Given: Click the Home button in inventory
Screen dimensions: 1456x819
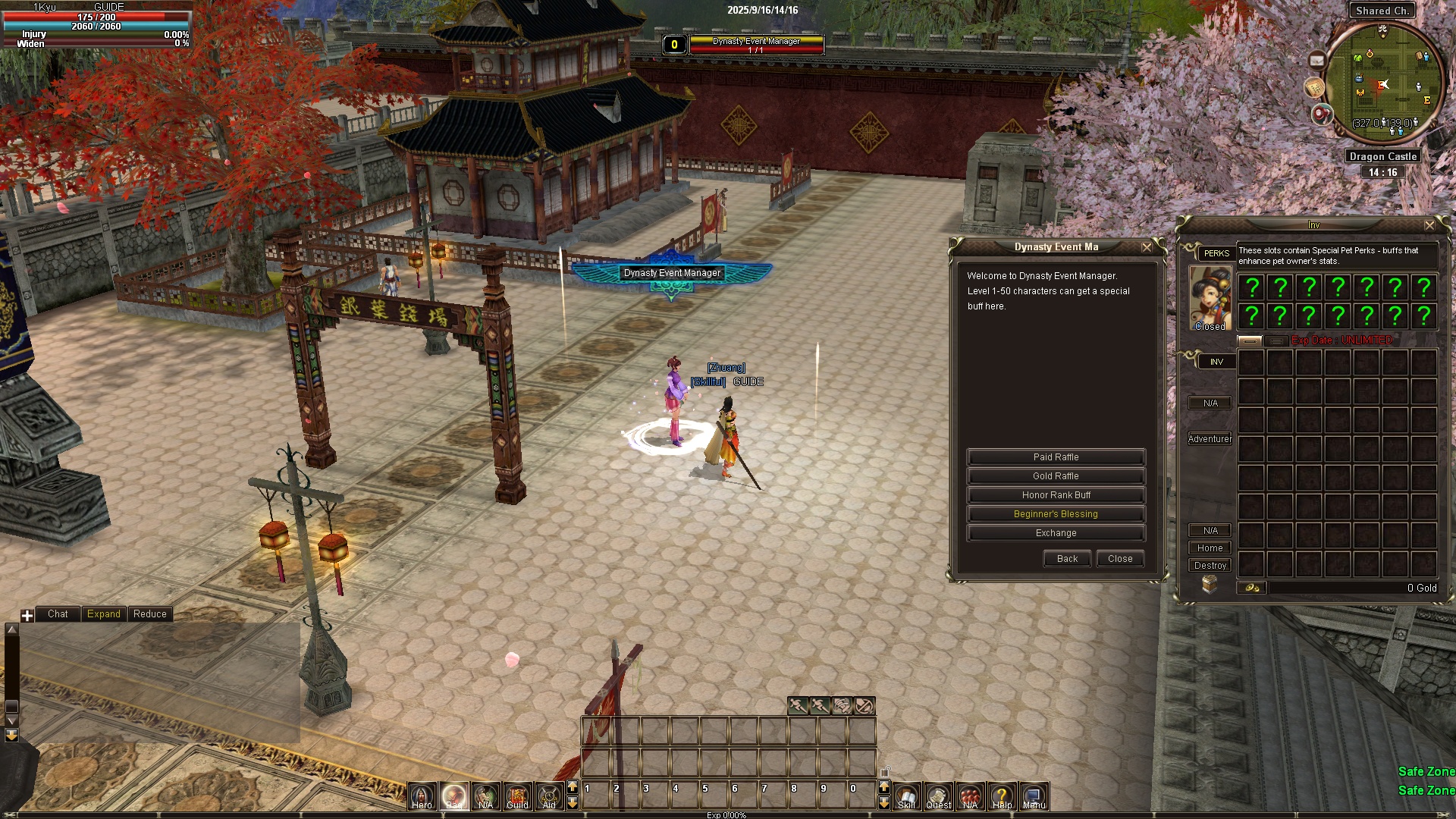Looking at the screenshot, I should pos(1210,548).
